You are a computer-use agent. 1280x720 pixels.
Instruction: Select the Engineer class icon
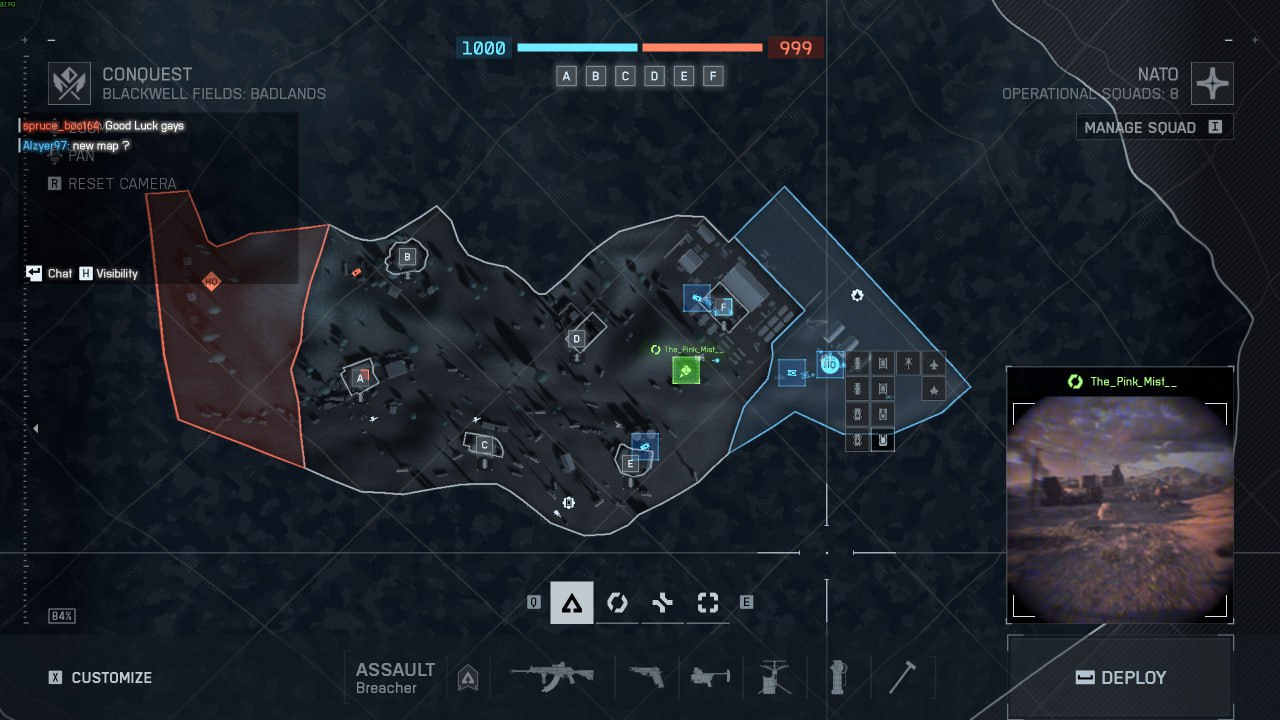pos(662,602)
